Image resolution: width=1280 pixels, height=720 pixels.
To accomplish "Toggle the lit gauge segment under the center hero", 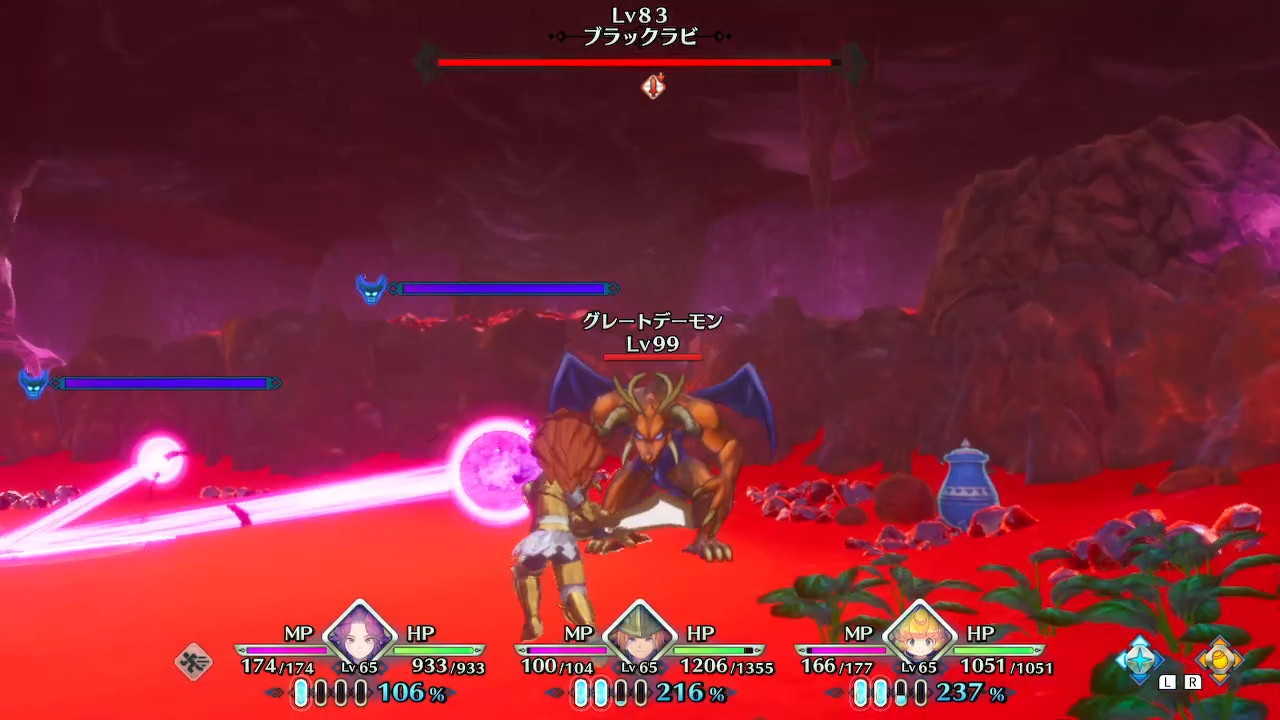I will coord(583,692).
